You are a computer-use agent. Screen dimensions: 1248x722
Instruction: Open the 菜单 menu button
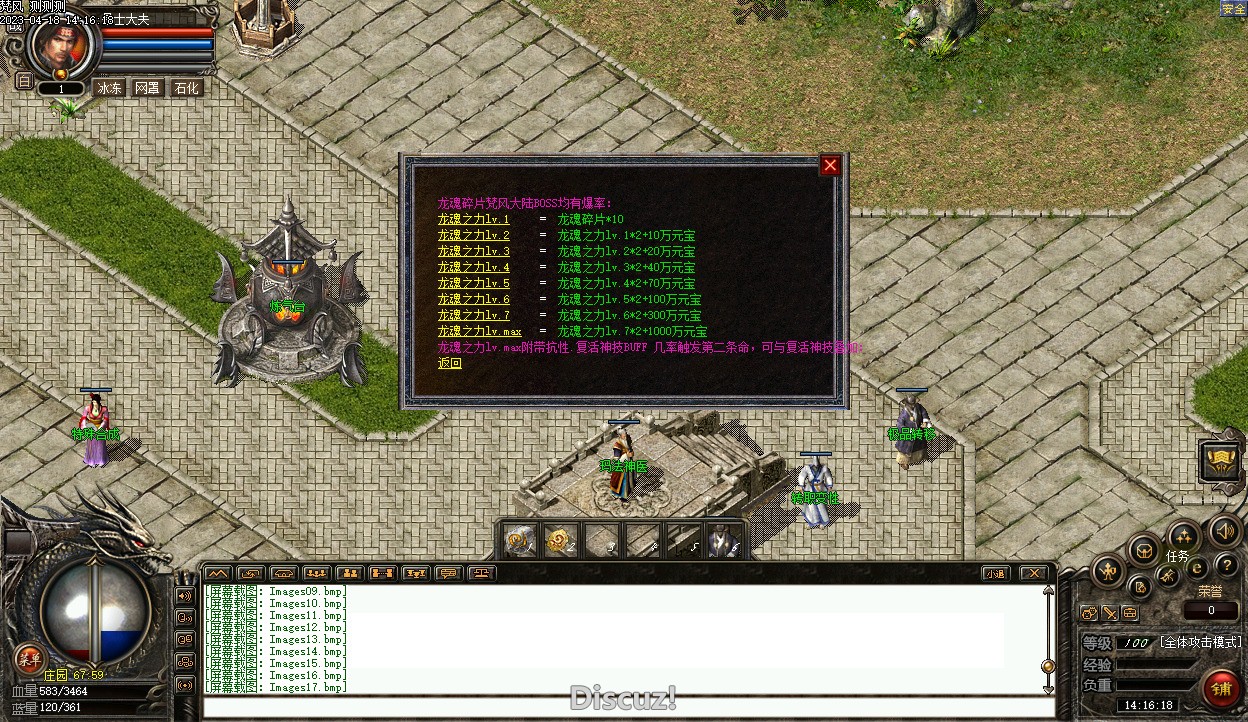pos(29,658)
